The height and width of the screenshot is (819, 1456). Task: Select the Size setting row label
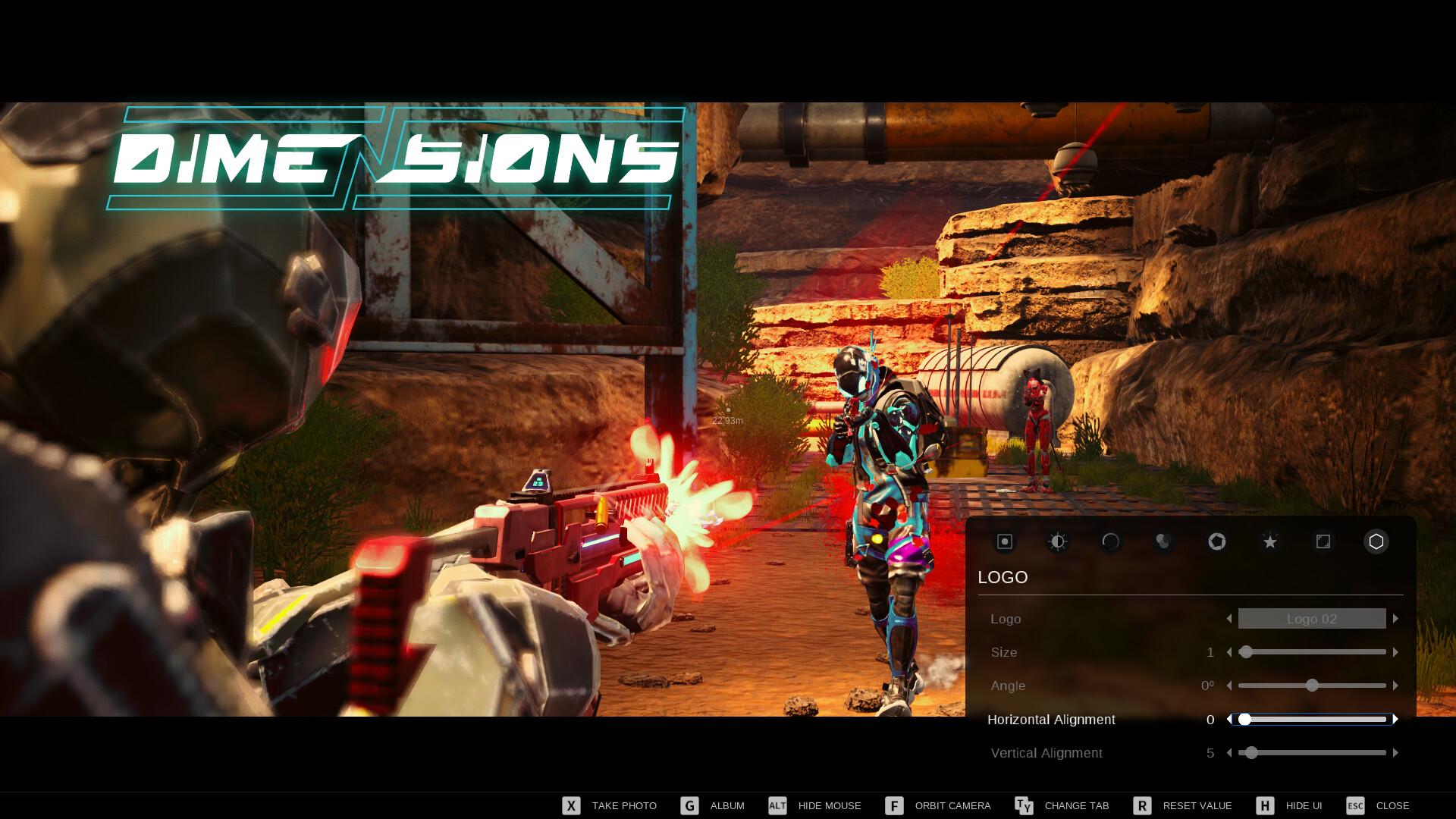(x=1004, y=652)
